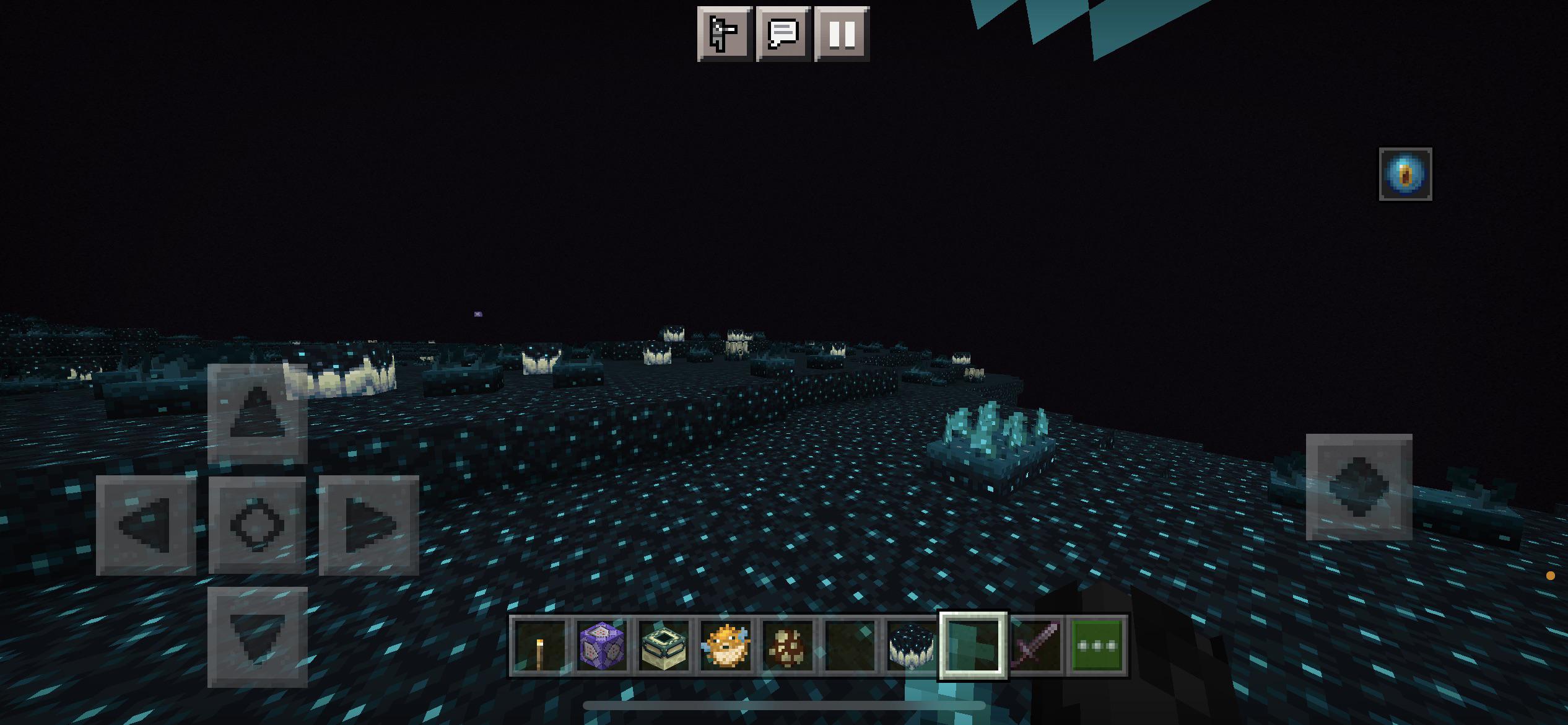This screenshot has height=725, width=1568.
Task: Tap the glowing orb item icon top right
Action: click(x=1406, y=174)
